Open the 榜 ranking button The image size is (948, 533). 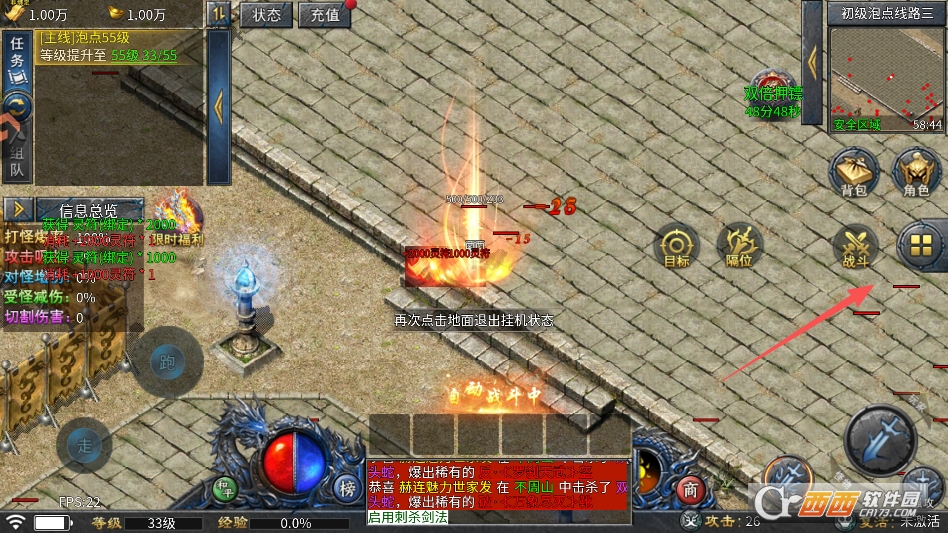[347, 488]
